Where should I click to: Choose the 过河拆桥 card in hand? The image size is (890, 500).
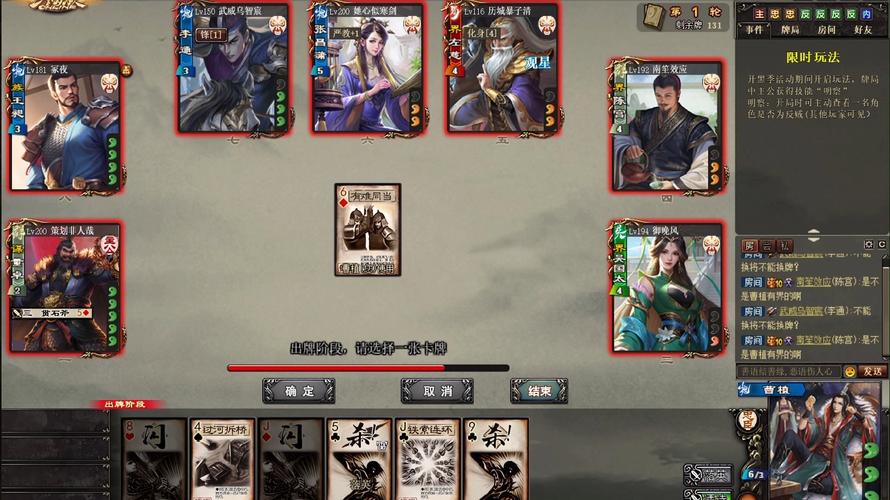222,460
